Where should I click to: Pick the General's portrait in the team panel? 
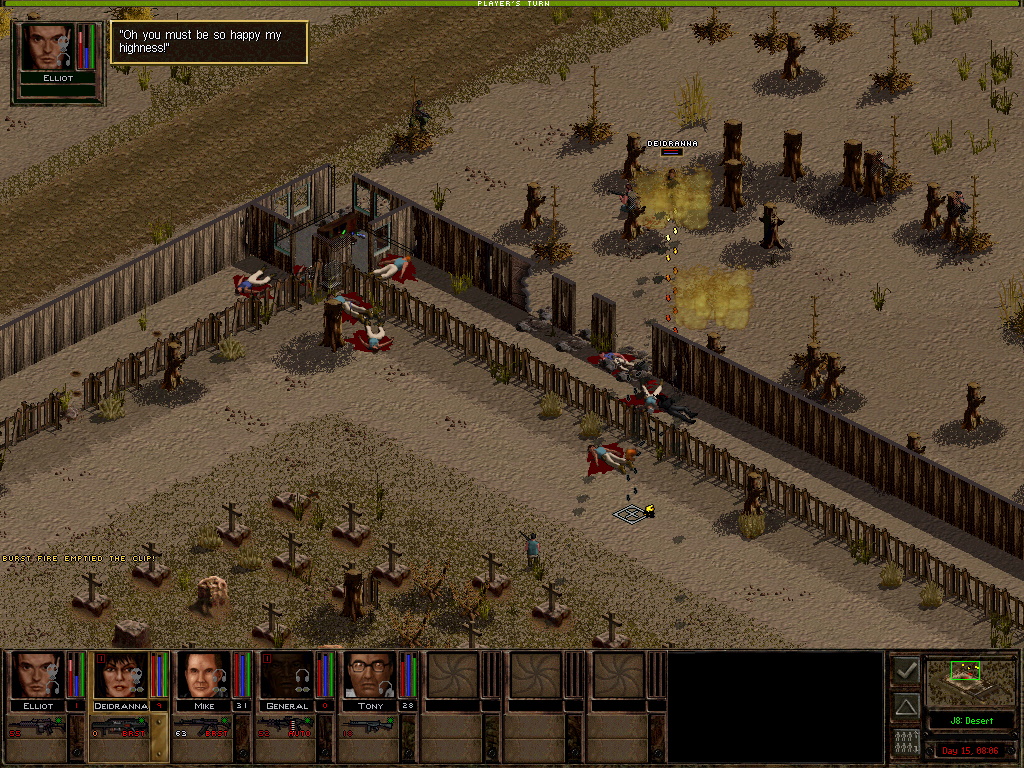287,675
